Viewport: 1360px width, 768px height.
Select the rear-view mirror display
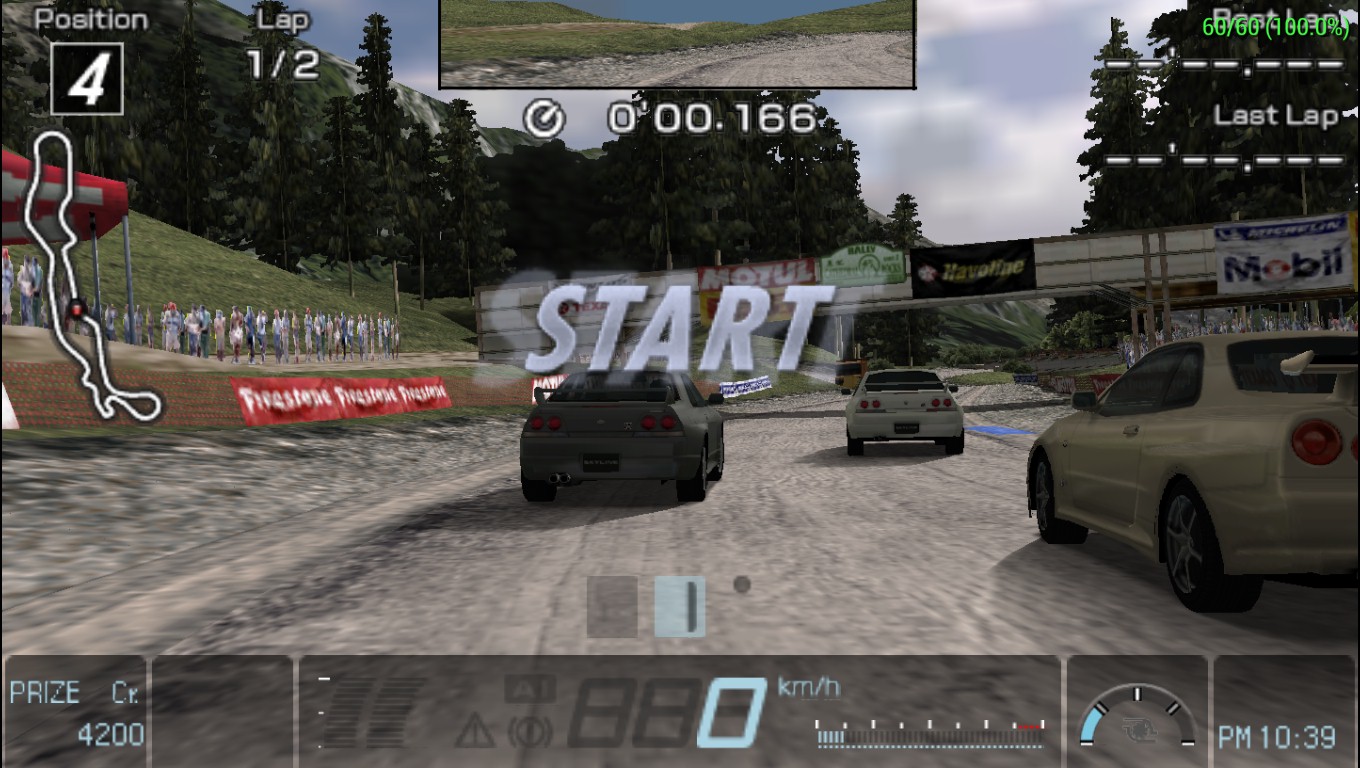[677, 43]
